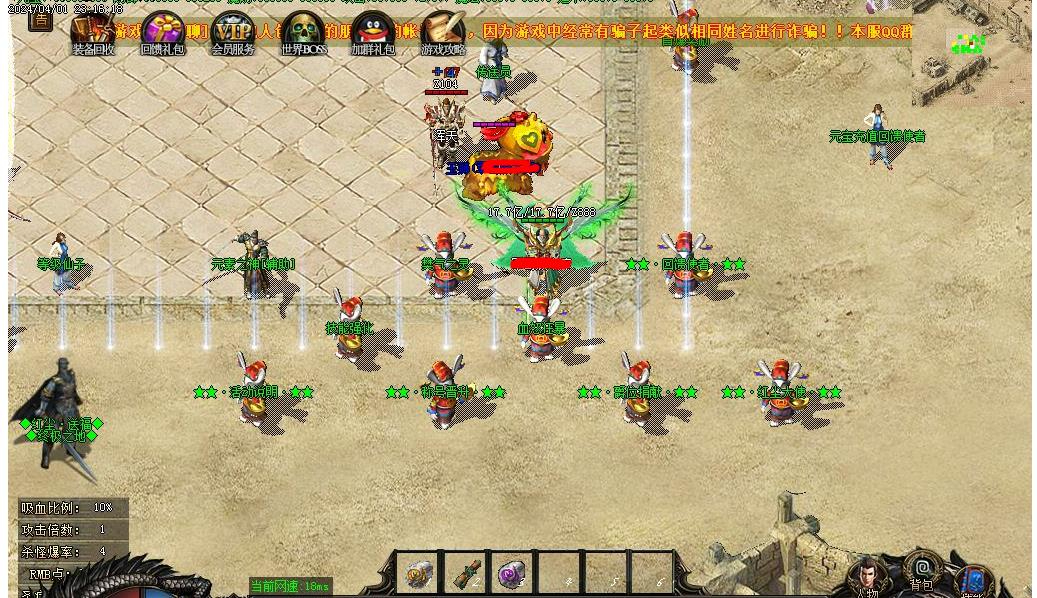Select the scroll item in the hotbar
This screenshot has height=598, width=1037.
pos(418,574)
